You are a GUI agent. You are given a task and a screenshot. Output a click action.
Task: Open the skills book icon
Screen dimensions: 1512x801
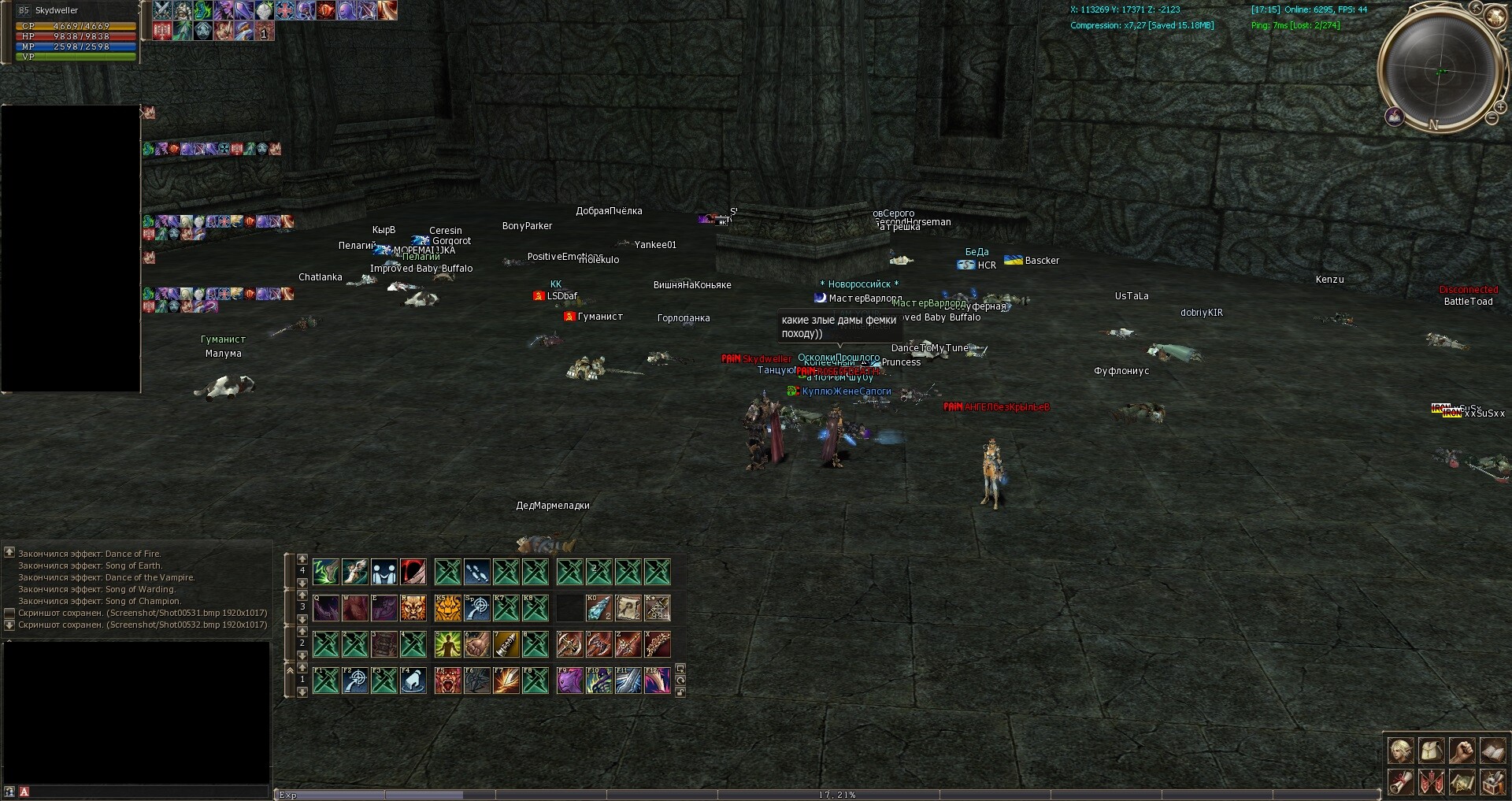pyautogui.click(x=1492, y=751)
